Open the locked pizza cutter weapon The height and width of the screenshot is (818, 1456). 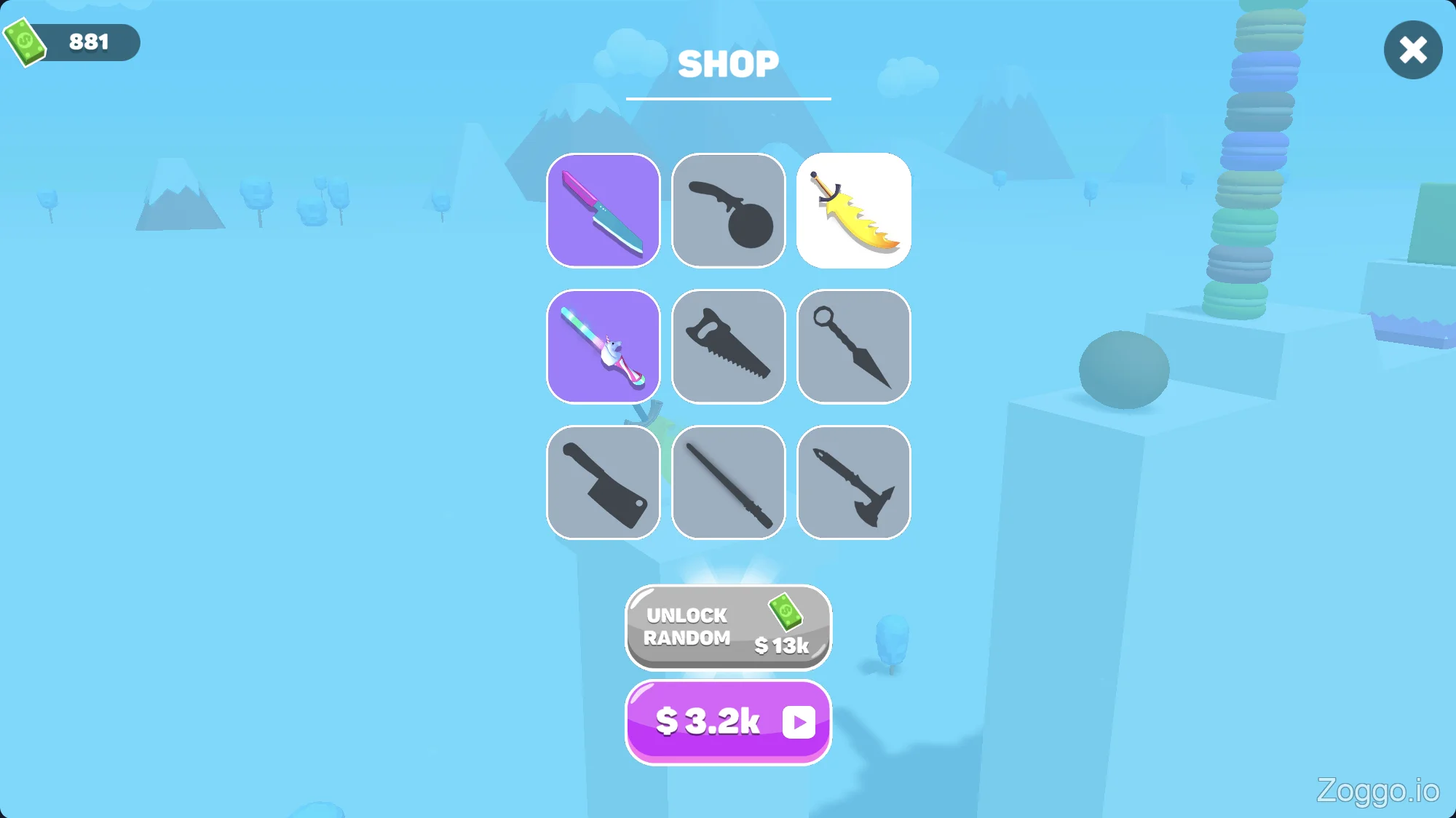[728, 210]
